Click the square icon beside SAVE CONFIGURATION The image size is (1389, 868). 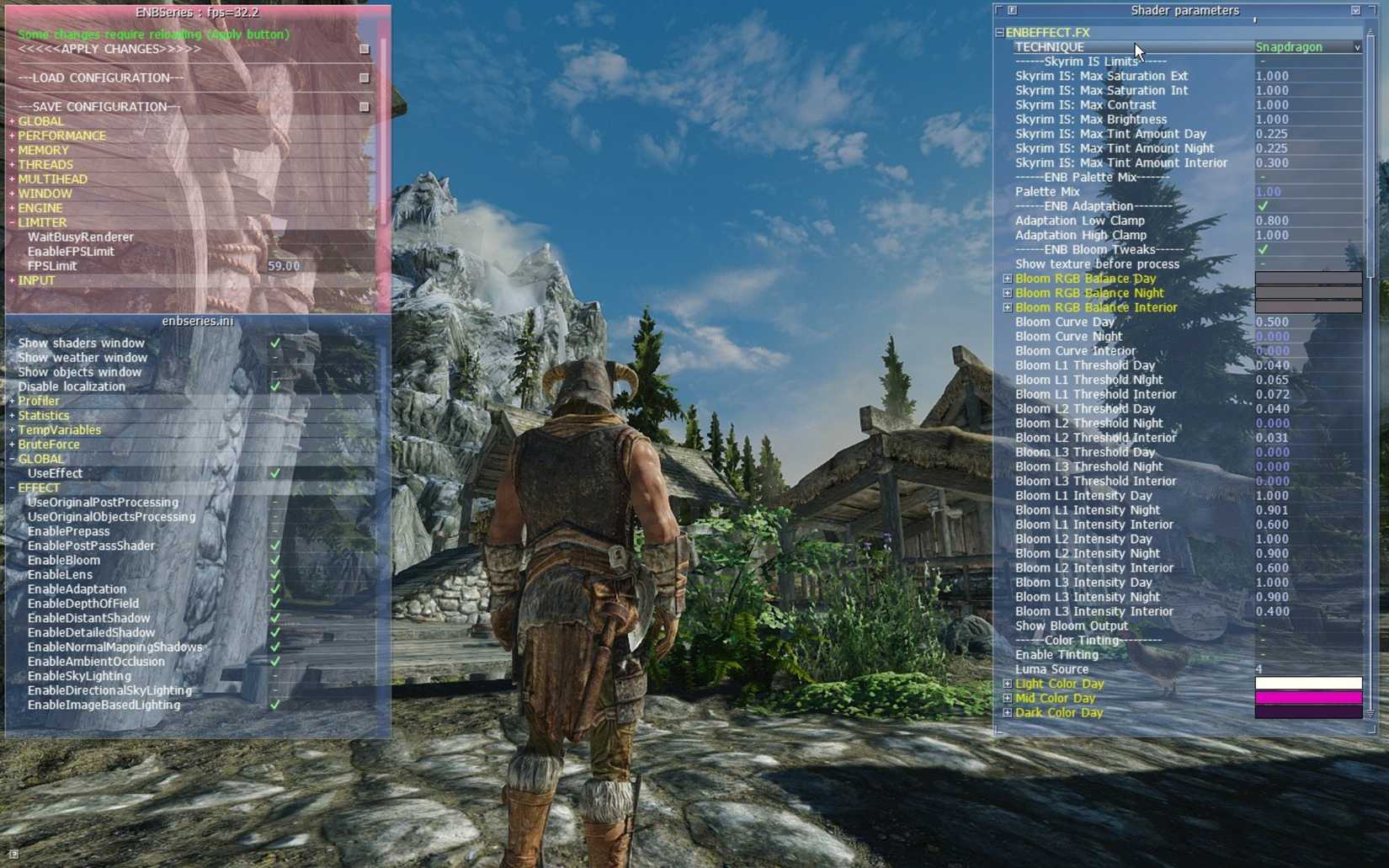tap(365, 106)
